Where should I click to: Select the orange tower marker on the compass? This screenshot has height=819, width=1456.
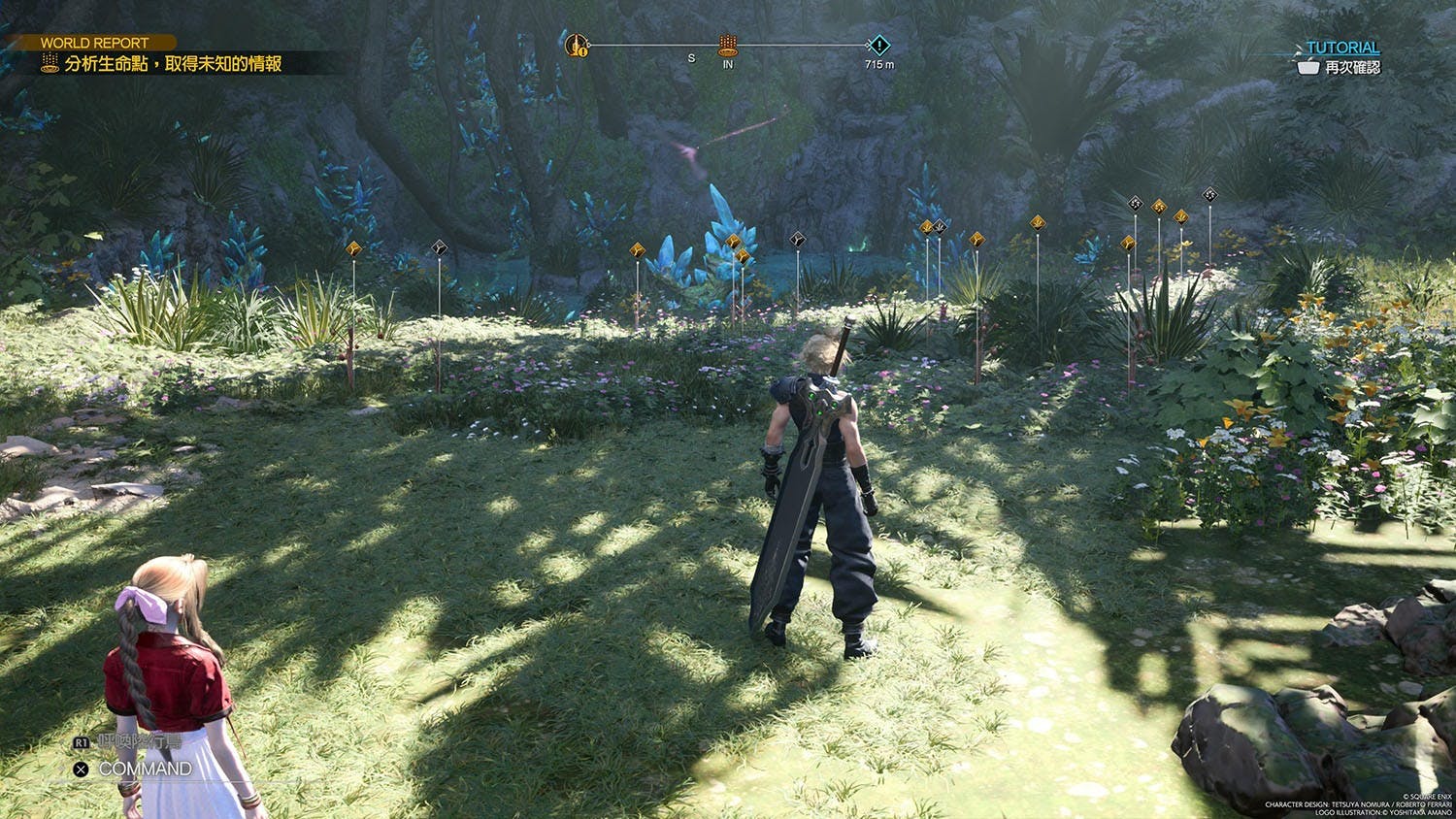click(577, 45)
